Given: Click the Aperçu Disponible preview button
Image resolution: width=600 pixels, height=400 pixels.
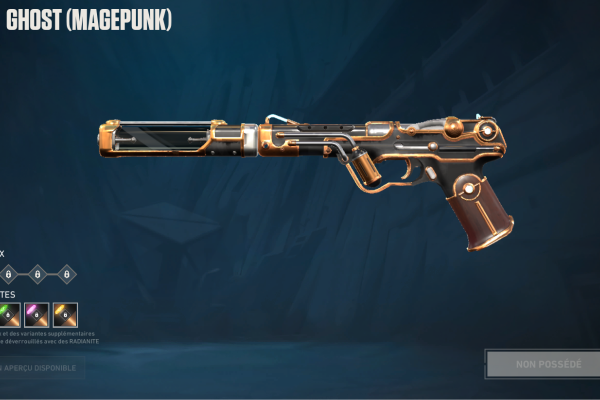Looking at the screenshot, I should (42, 367).
